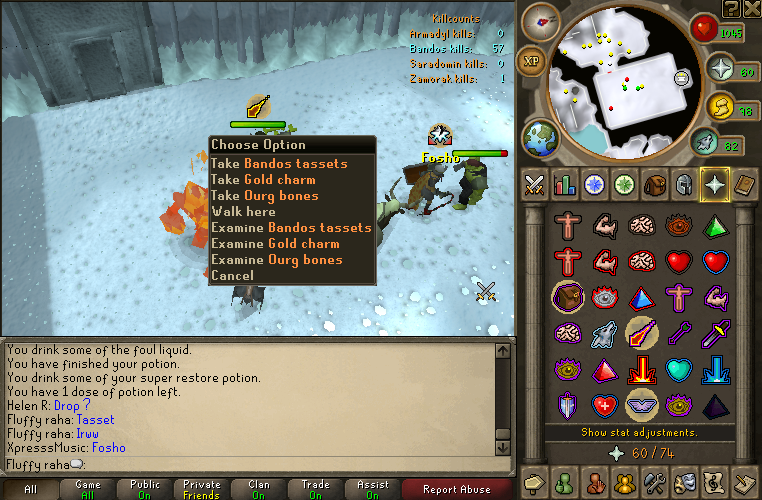
Task: Open the magic spellbook tab
Action: [746, 185]
